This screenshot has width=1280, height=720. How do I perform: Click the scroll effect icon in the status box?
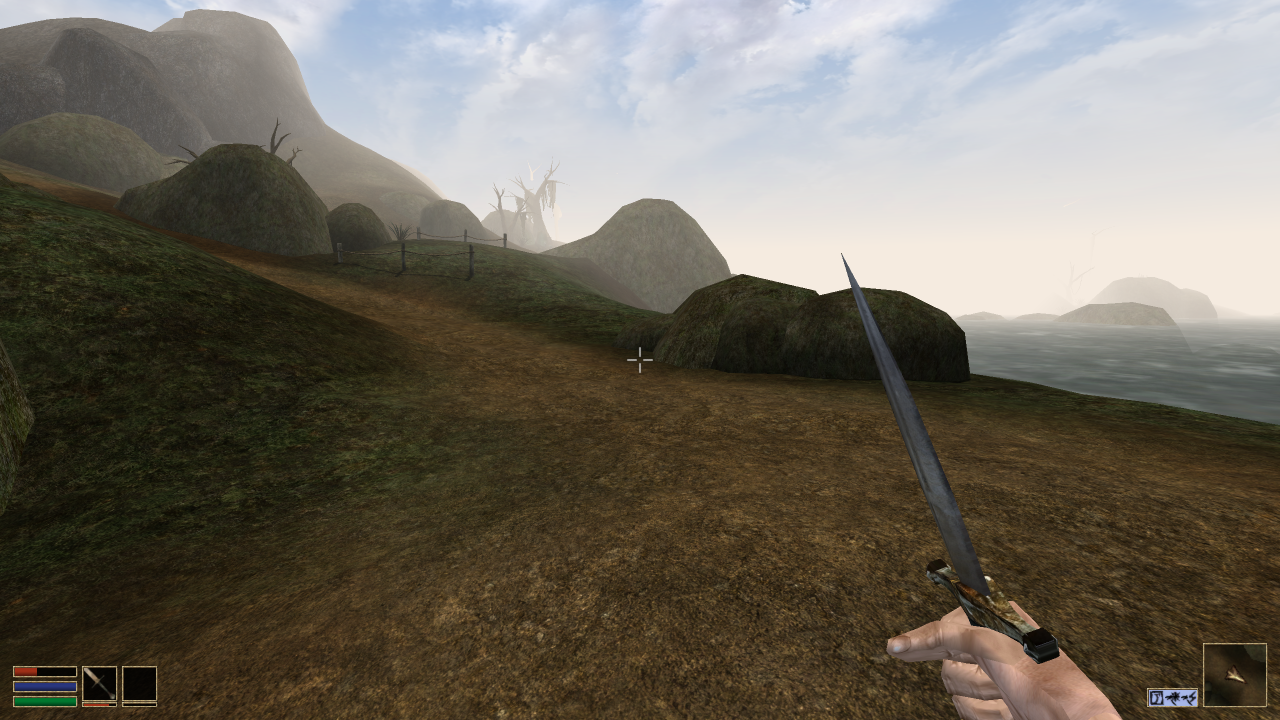pos(1157,697)
